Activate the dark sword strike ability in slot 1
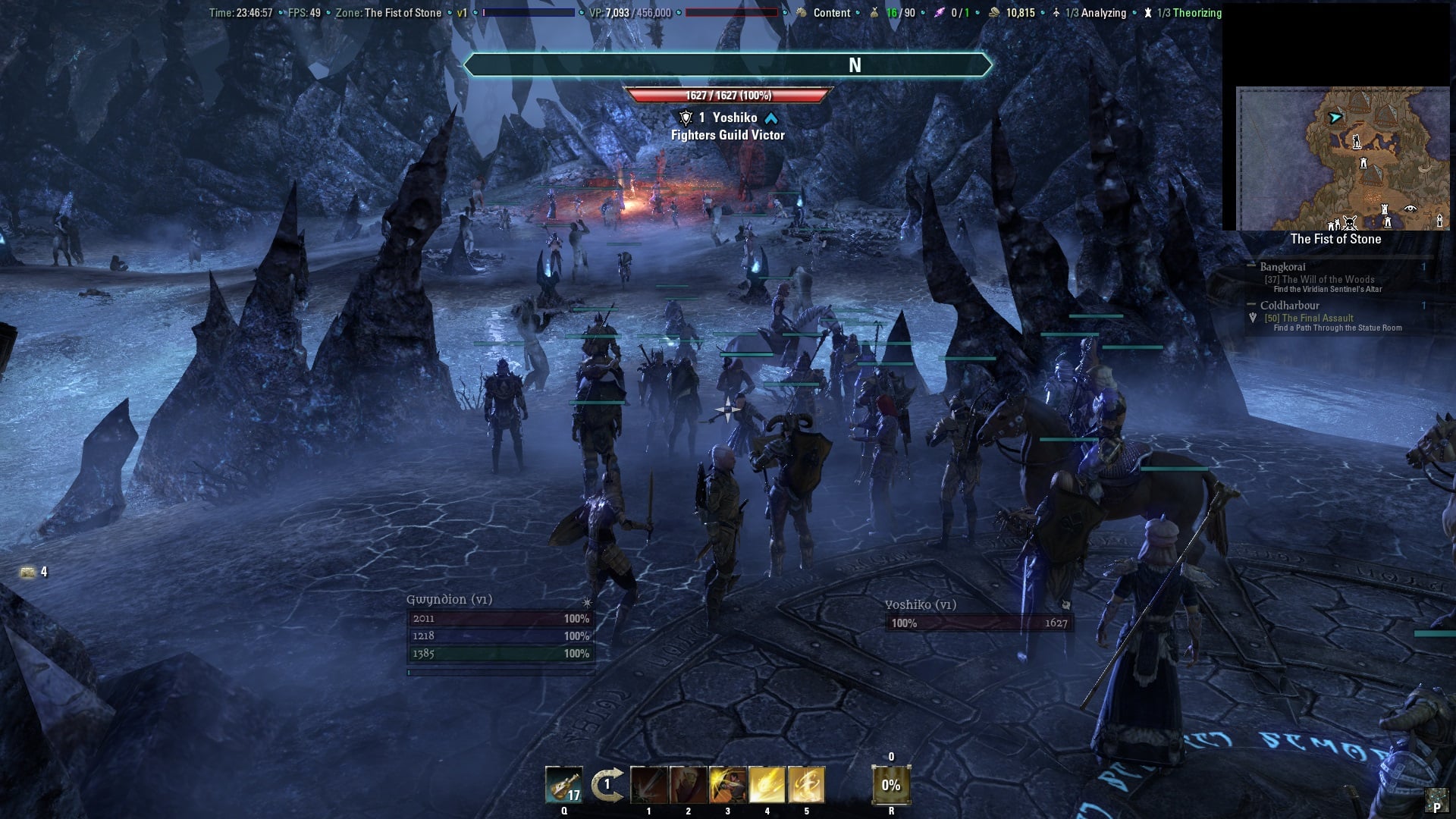The width and height of the screenshot is (1456, 819). click(x=648, y=785)
